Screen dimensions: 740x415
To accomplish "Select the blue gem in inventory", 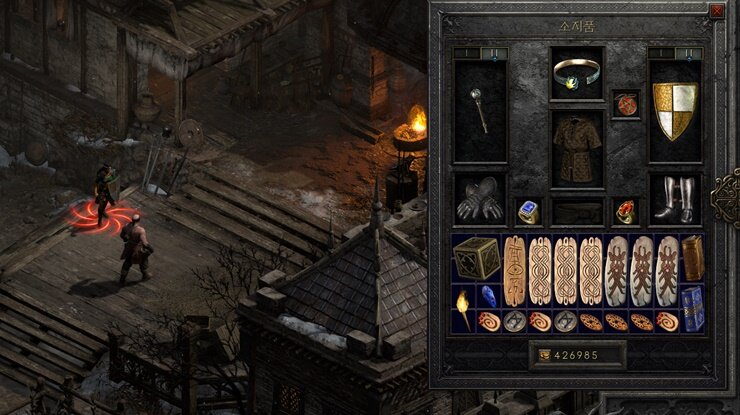I will click(489, 297).
